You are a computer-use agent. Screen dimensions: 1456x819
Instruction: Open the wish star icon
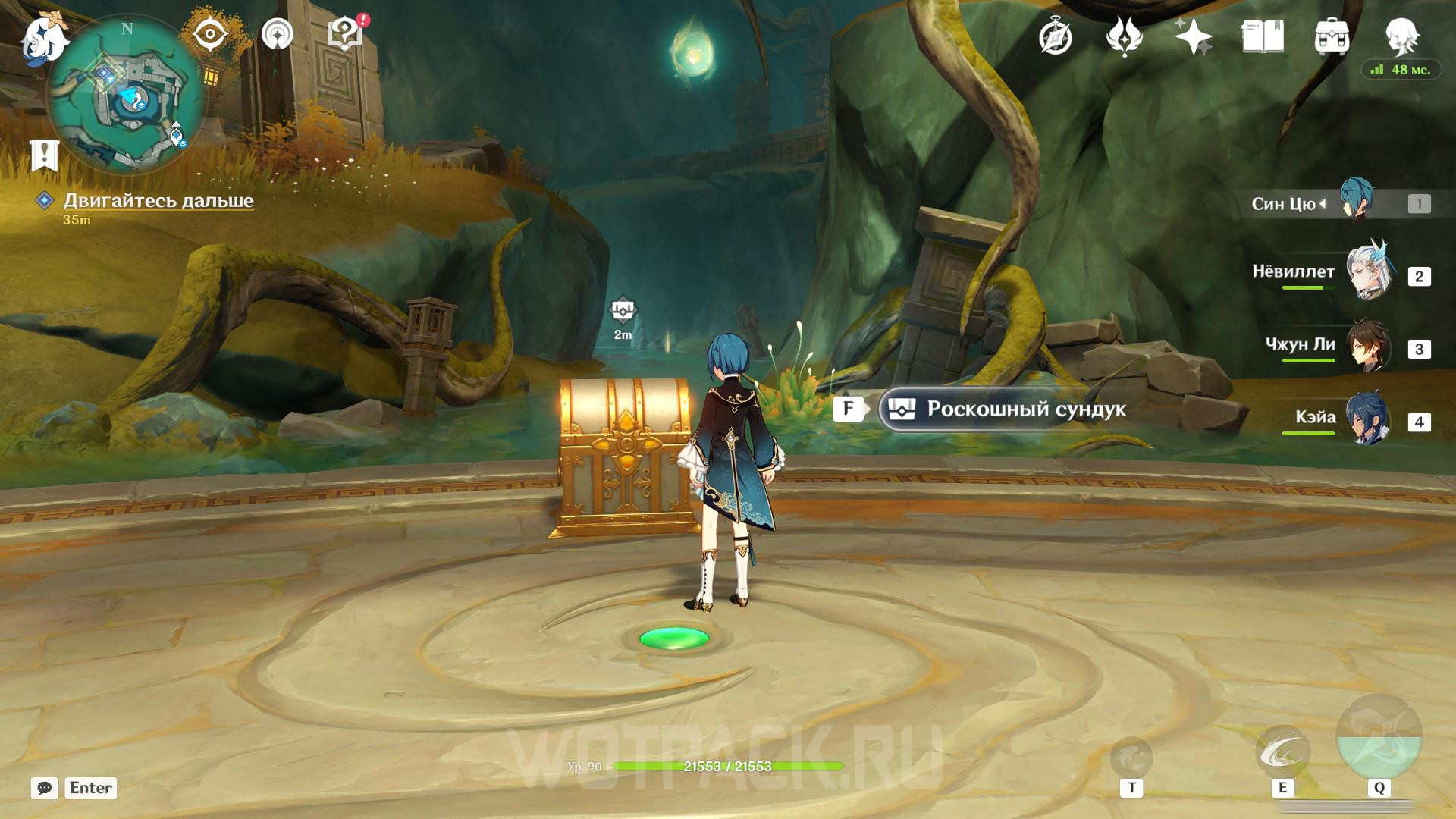[1193, 36]
